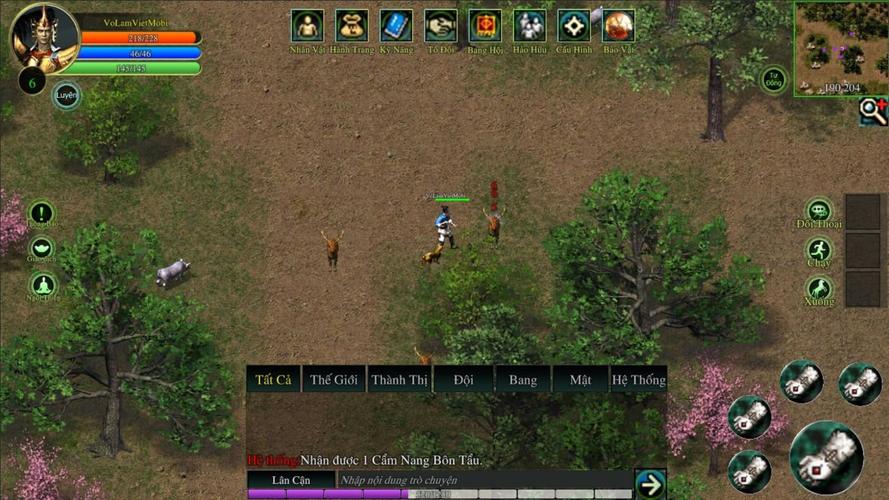Open the Cấu Hình settings
The height and width of the screenshot is (500, 889).
(x=574, y=26)
